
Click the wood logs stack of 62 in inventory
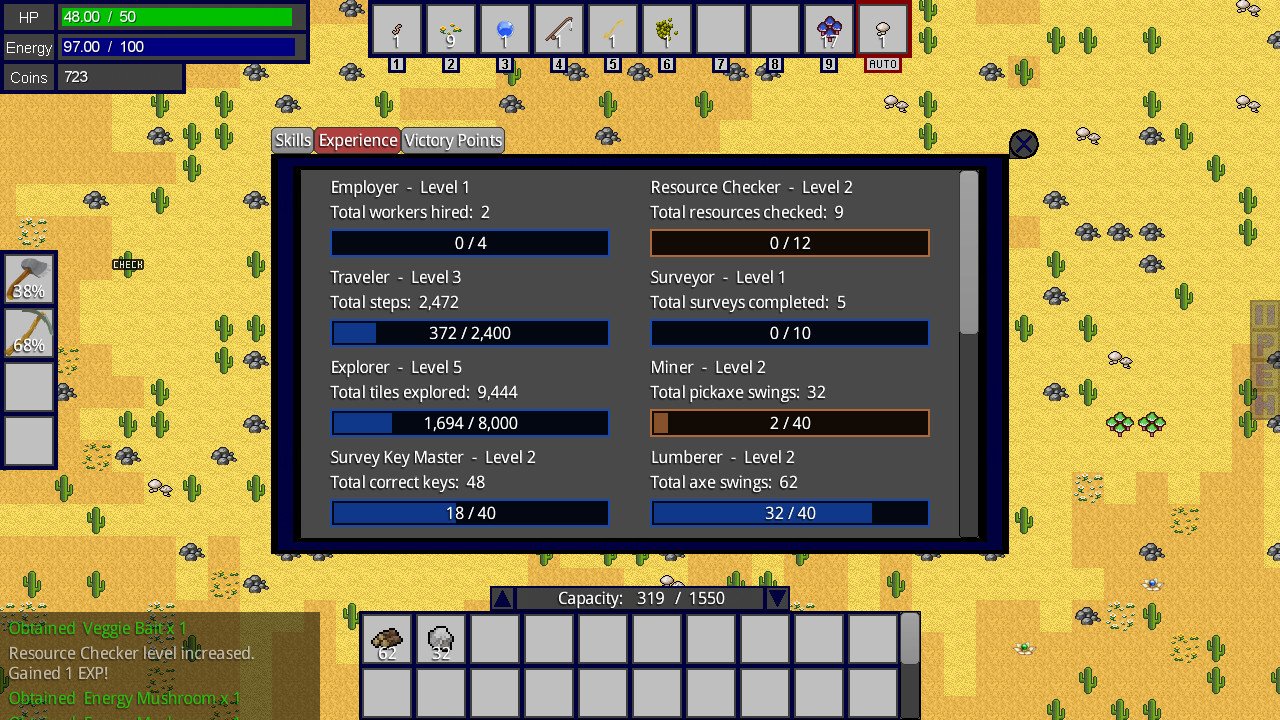(x=386, y=640)
